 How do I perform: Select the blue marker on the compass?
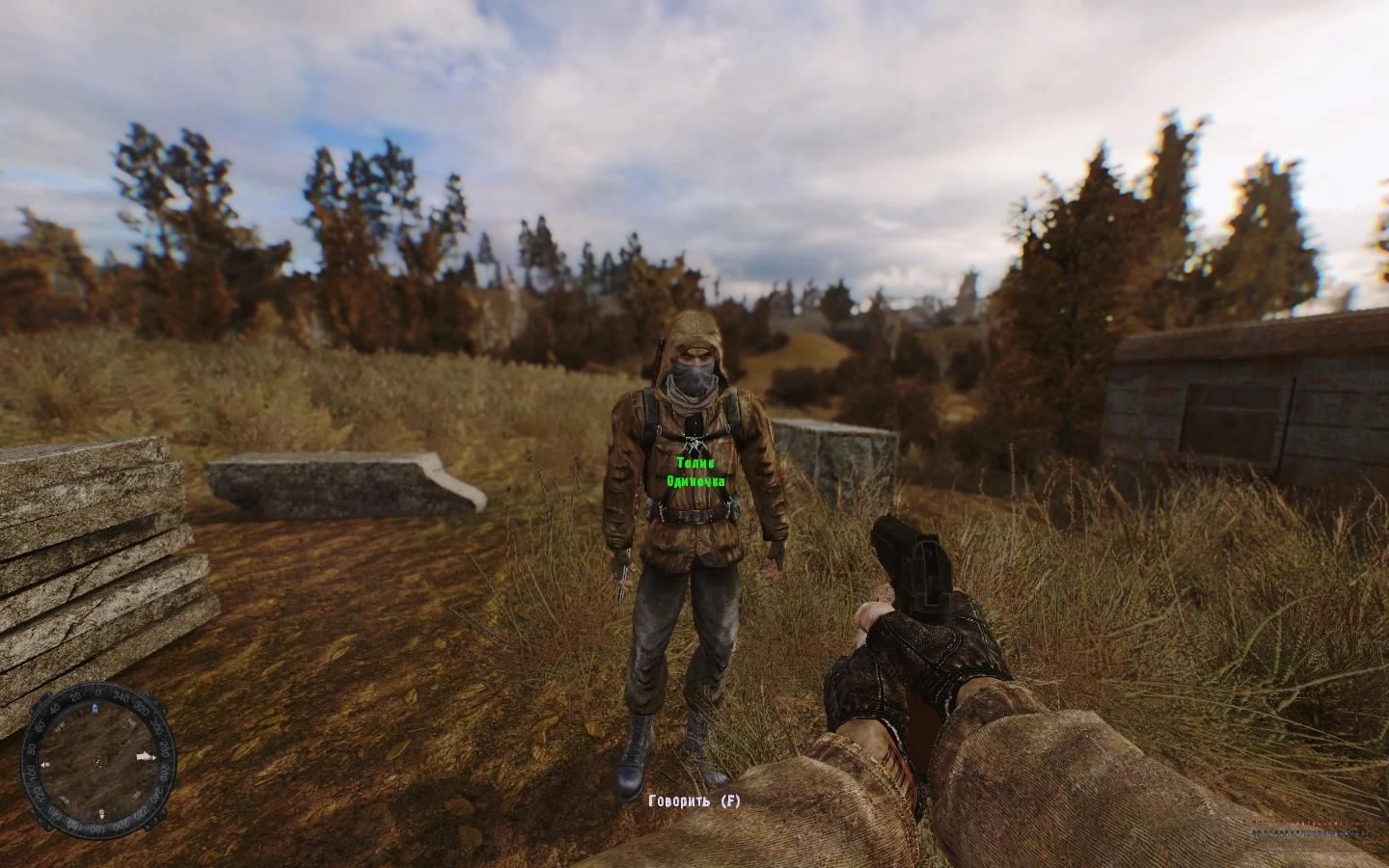tap(96, 708)
